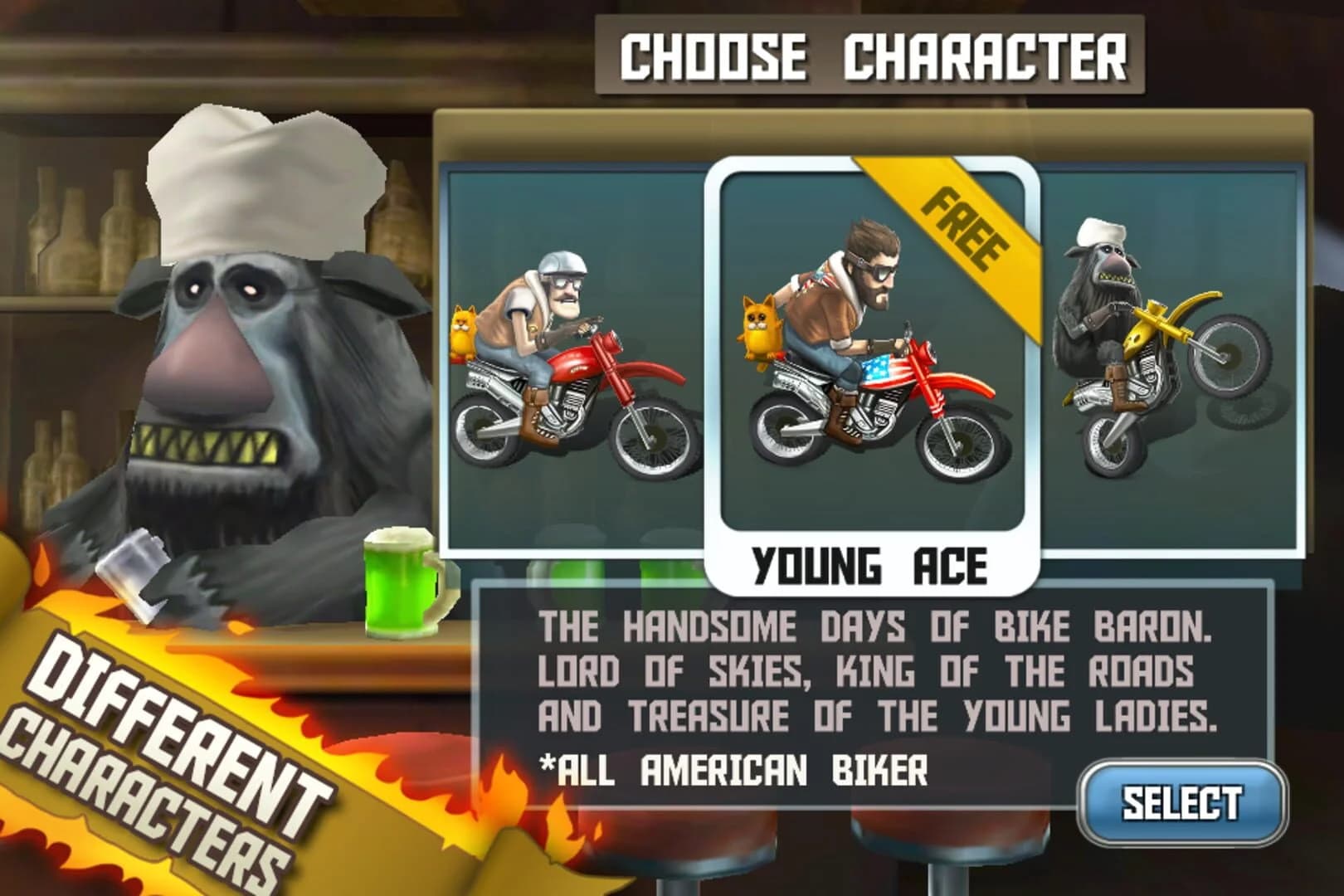Select the Young Ace character card
The image size is (1344, 896).
coord(871,357)
